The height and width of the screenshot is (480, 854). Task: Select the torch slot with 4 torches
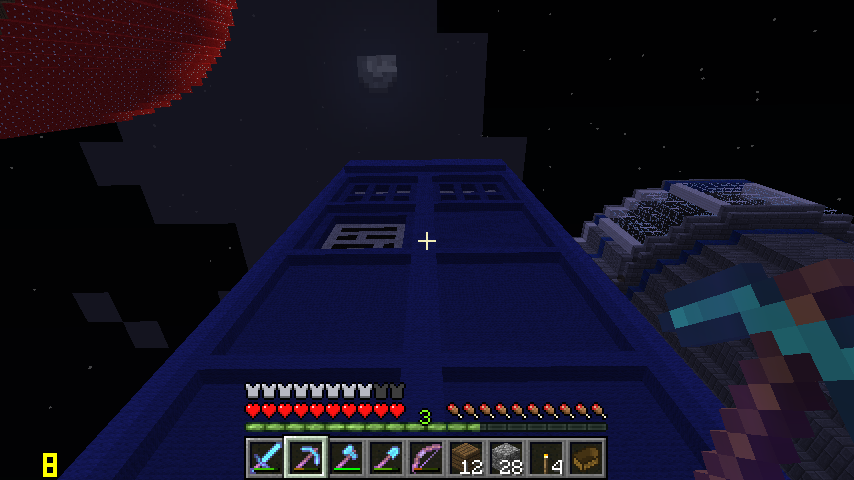(x=545, y=458)
